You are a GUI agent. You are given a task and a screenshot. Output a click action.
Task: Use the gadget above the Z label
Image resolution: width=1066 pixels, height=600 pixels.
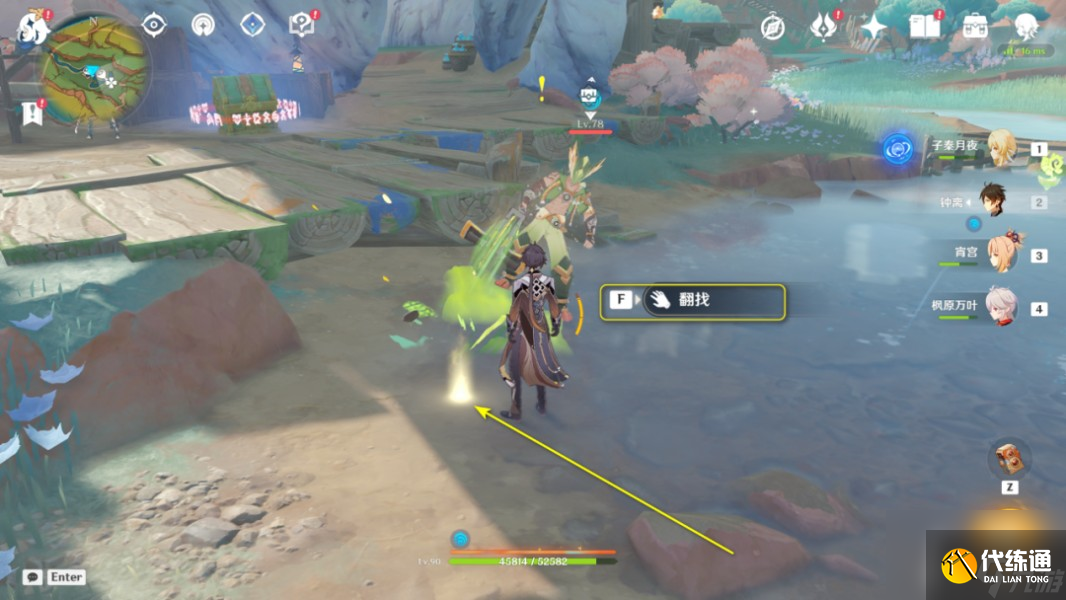[1009, 460]
